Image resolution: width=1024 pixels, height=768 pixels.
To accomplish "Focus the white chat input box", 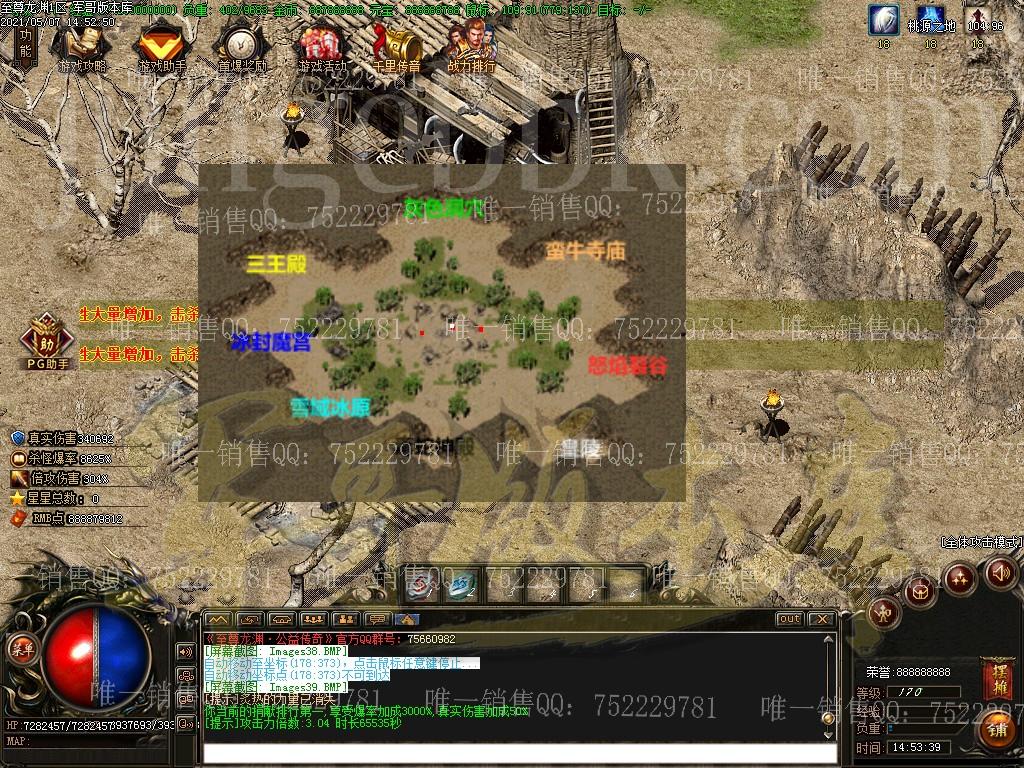I will tap(520, 753).
